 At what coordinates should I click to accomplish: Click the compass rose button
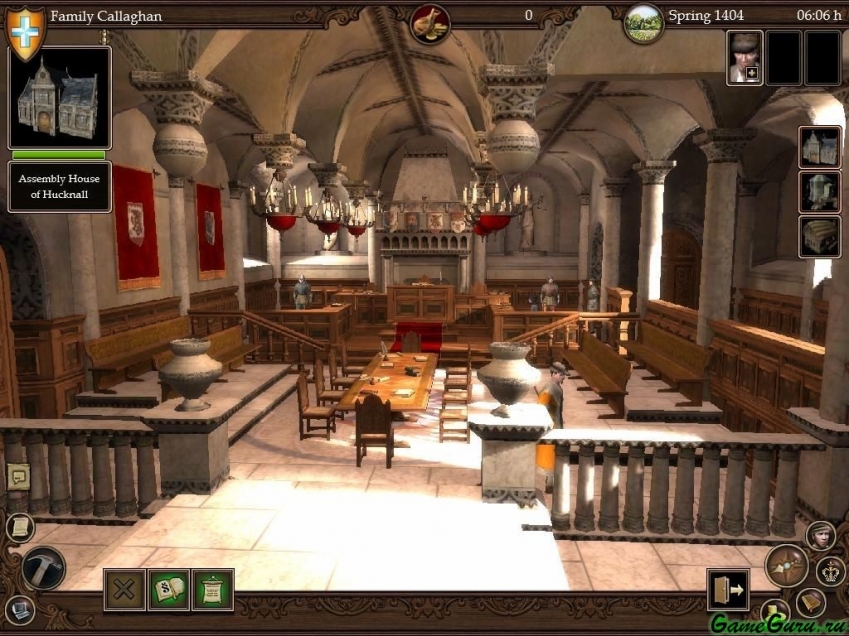pos(786,566)
